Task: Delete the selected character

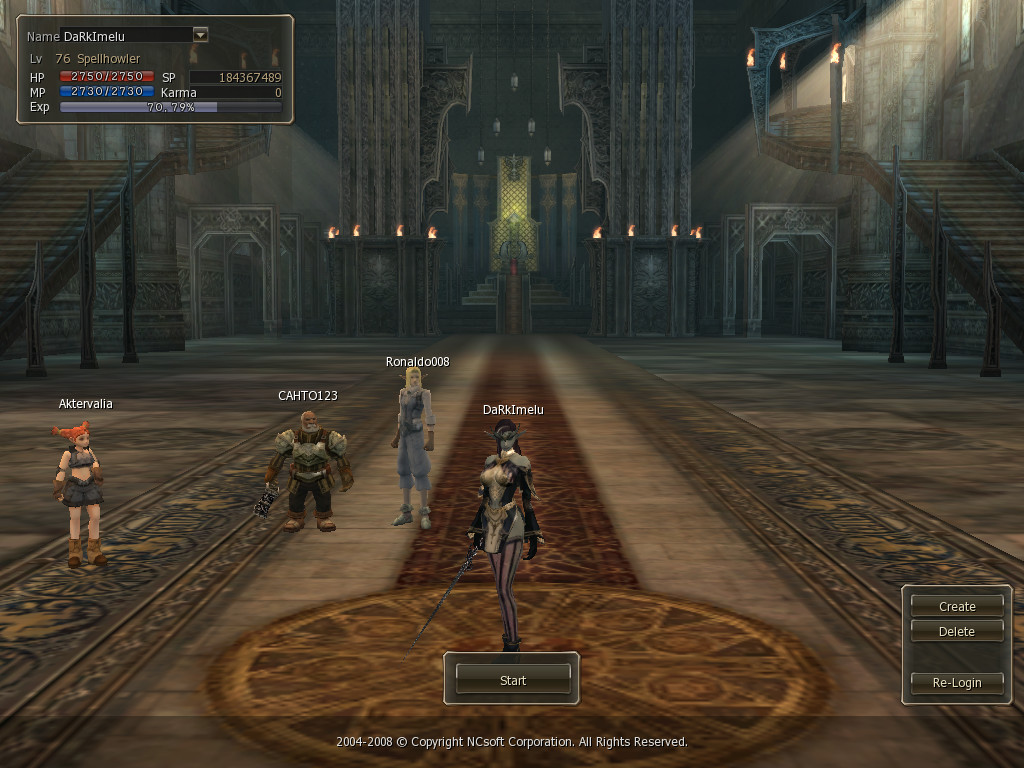Action: (x=957, y=632)
